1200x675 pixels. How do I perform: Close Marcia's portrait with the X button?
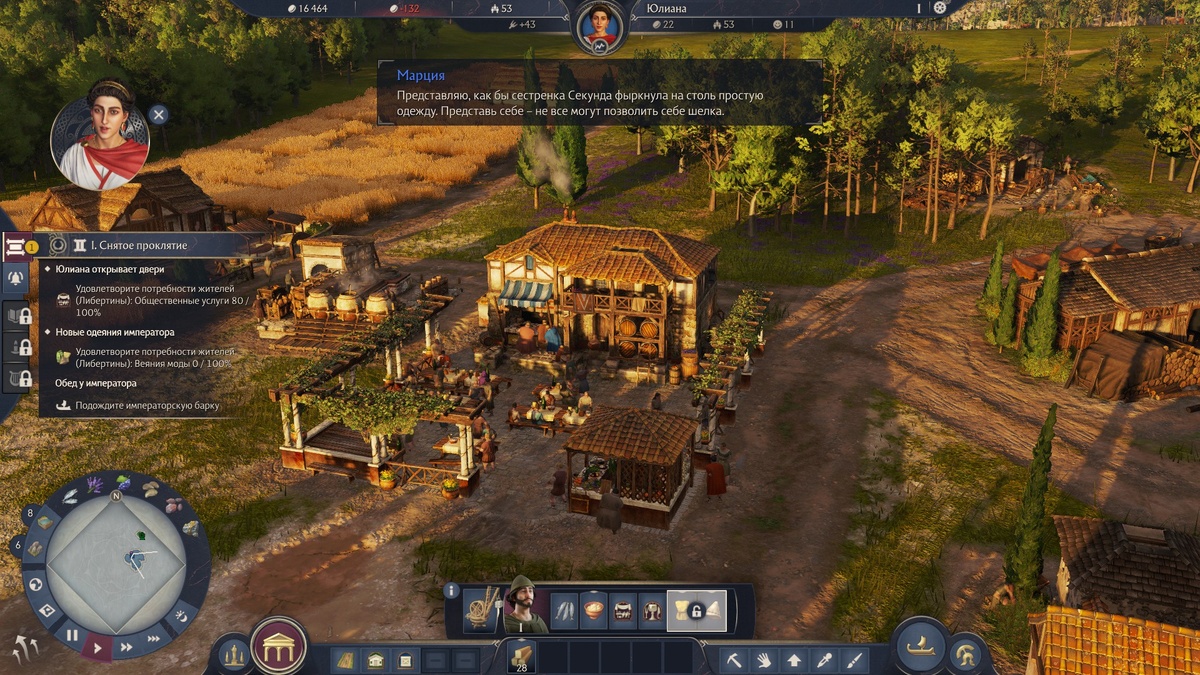158,114
